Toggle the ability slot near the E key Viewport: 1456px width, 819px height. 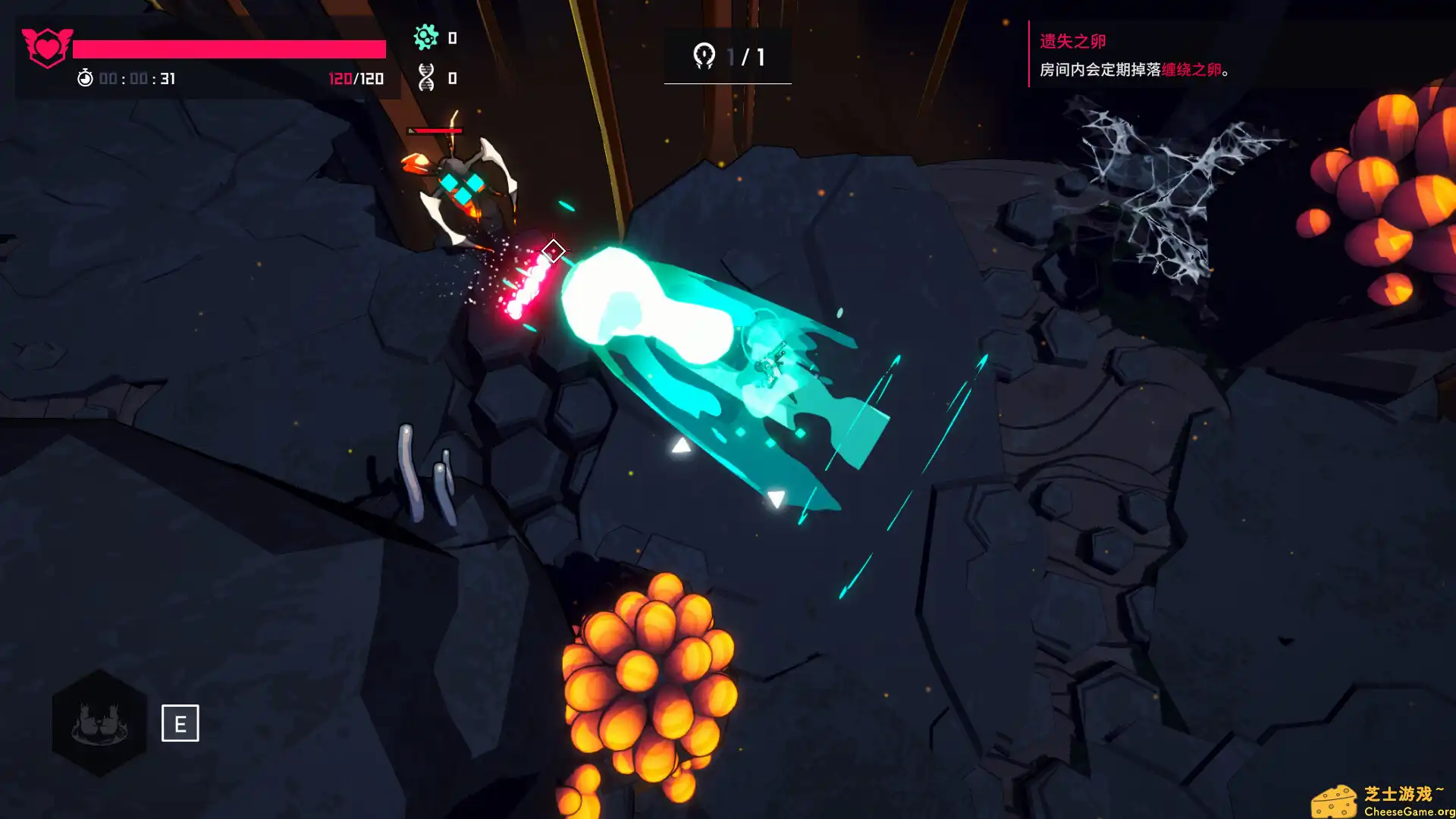coord(180,724)
